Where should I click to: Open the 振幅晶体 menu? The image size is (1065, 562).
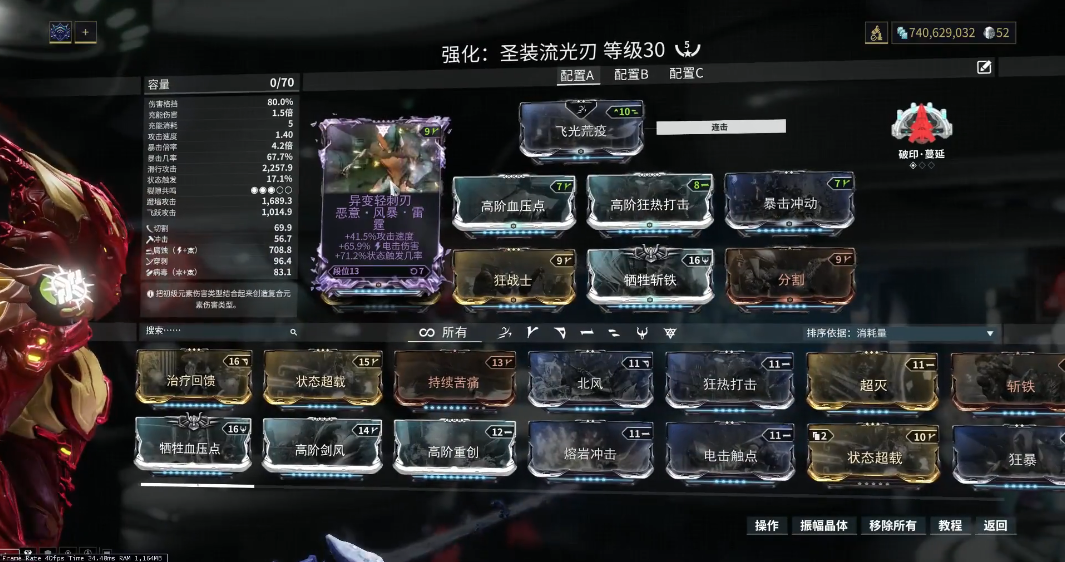pyautogui.click(x=823, y=525)
